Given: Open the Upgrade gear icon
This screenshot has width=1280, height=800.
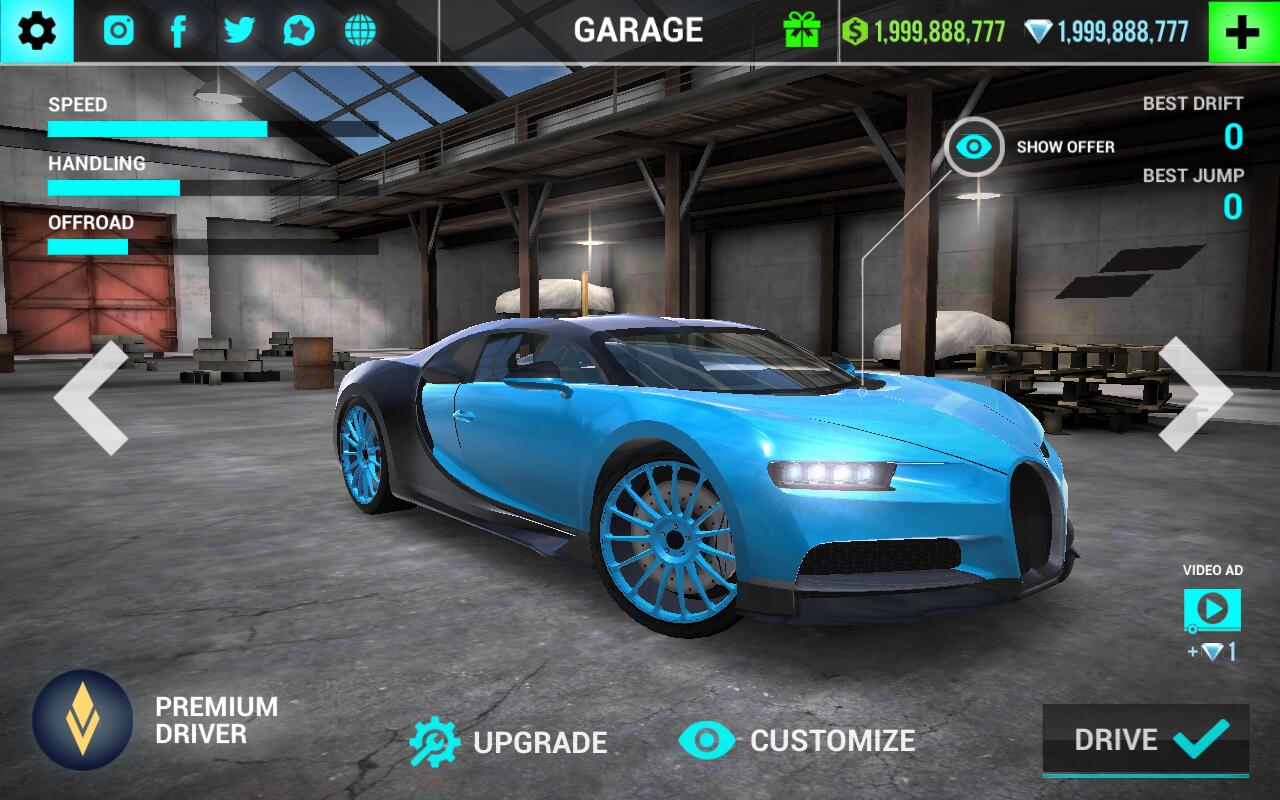Looking at the screenshot, I should click(438, 741).
